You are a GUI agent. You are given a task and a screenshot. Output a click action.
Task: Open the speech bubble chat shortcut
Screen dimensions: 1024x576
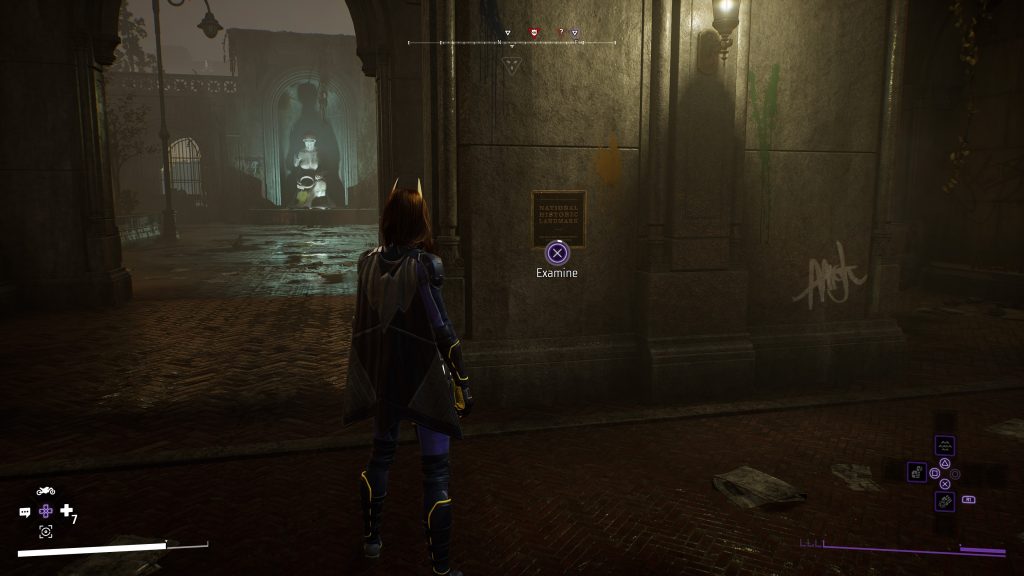click(25, 511)
